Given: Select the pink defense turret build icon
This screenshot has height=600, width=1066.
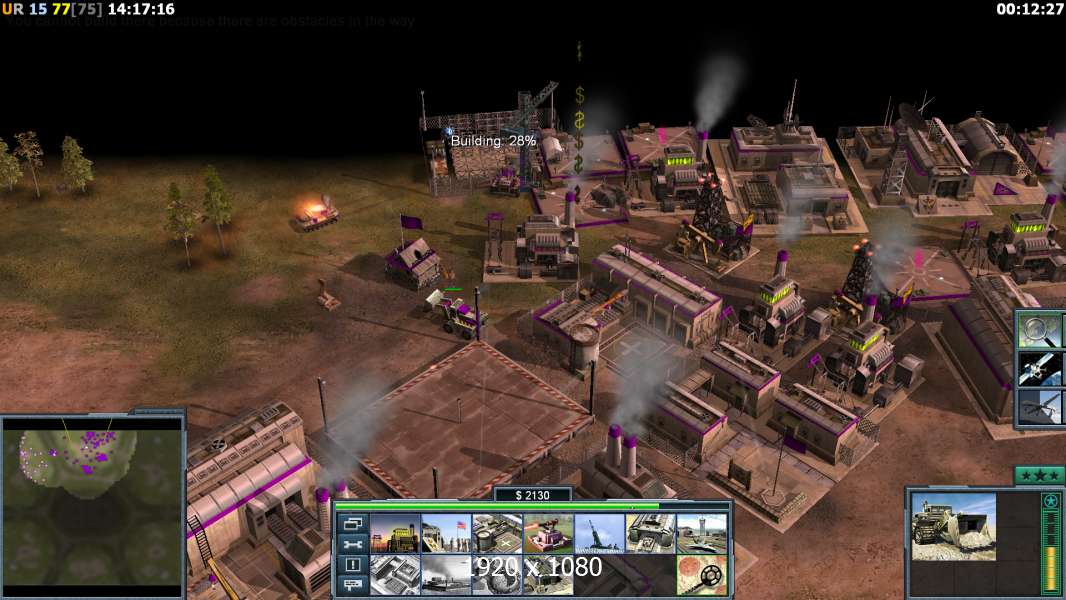Looking at the screenshot, I should [548, 534].
